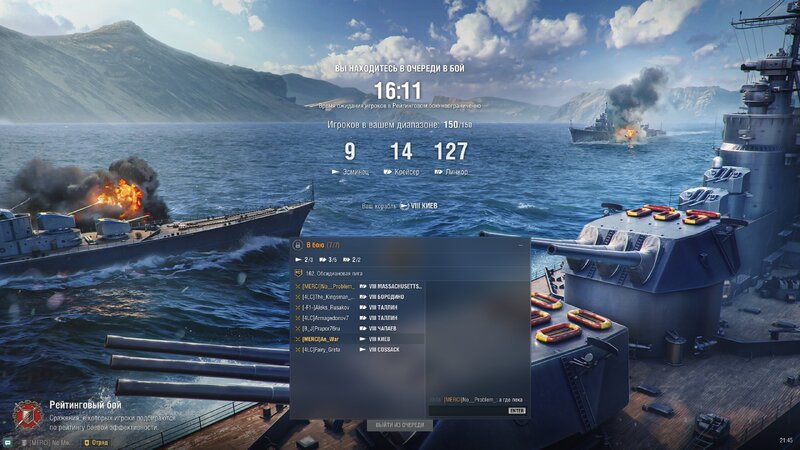
Task: Click the lock icon in the division header
Action: pyautogui.click(x=297, y=244)
